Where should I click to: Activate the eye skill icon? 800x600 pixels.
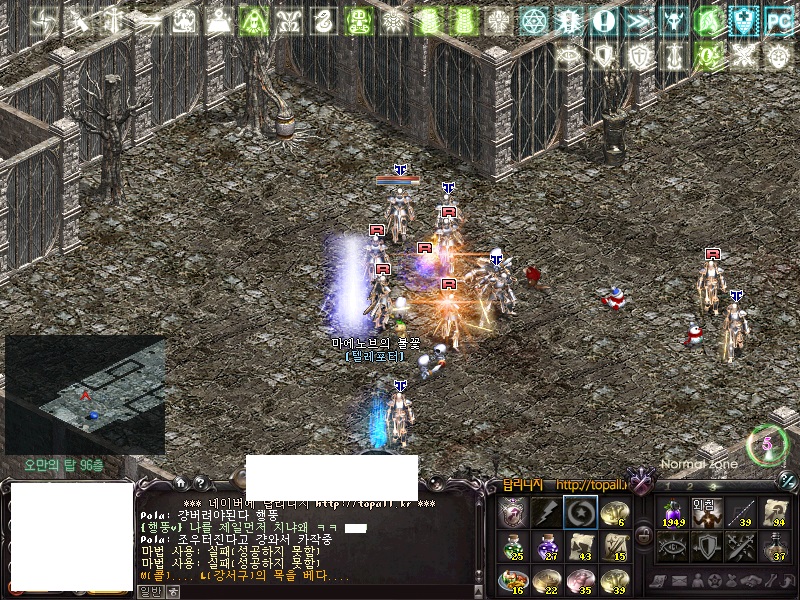point(672,547)
